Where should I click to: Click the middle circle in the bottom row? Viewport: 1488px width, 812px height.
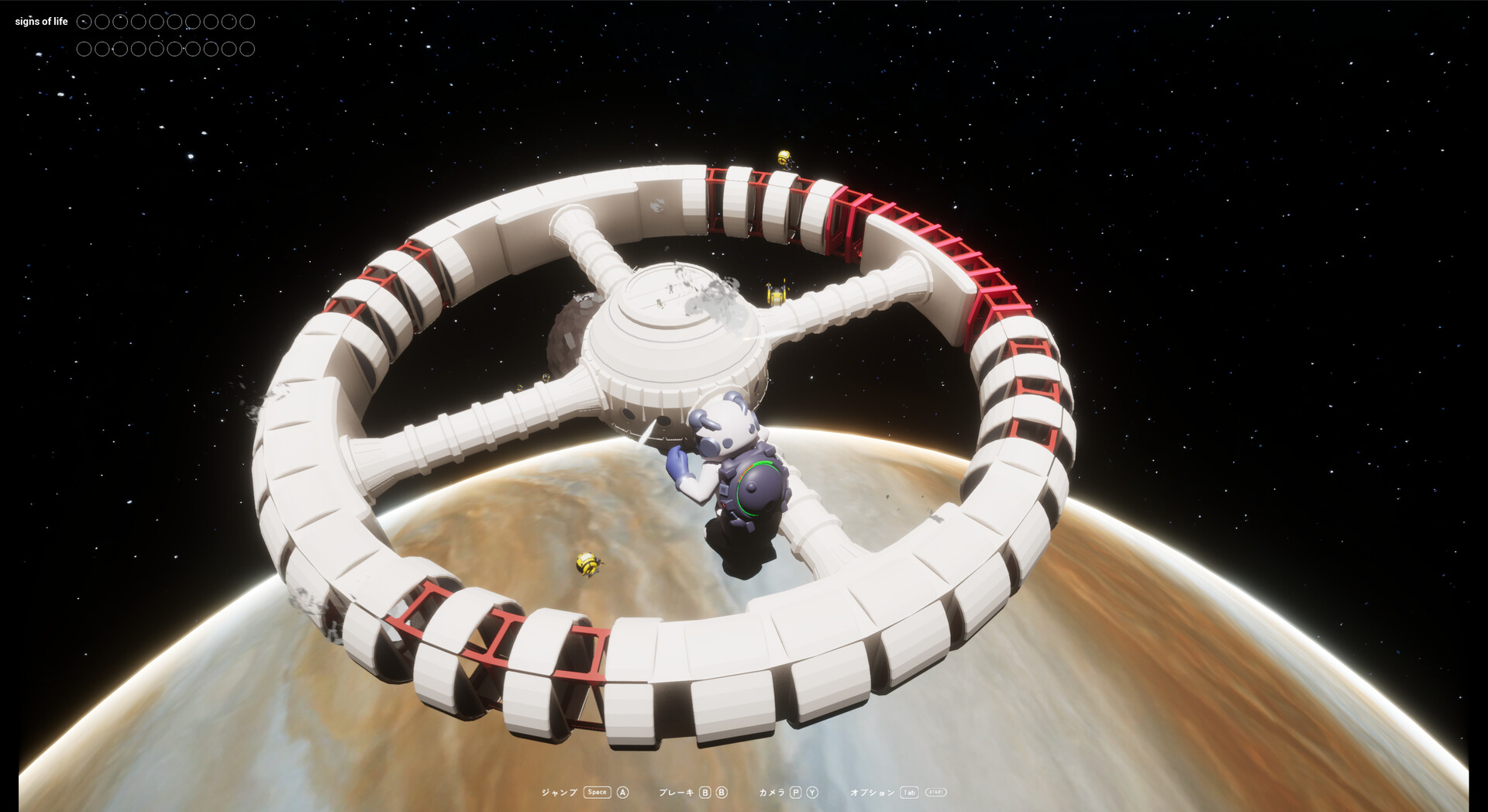(x=165, y=49)
